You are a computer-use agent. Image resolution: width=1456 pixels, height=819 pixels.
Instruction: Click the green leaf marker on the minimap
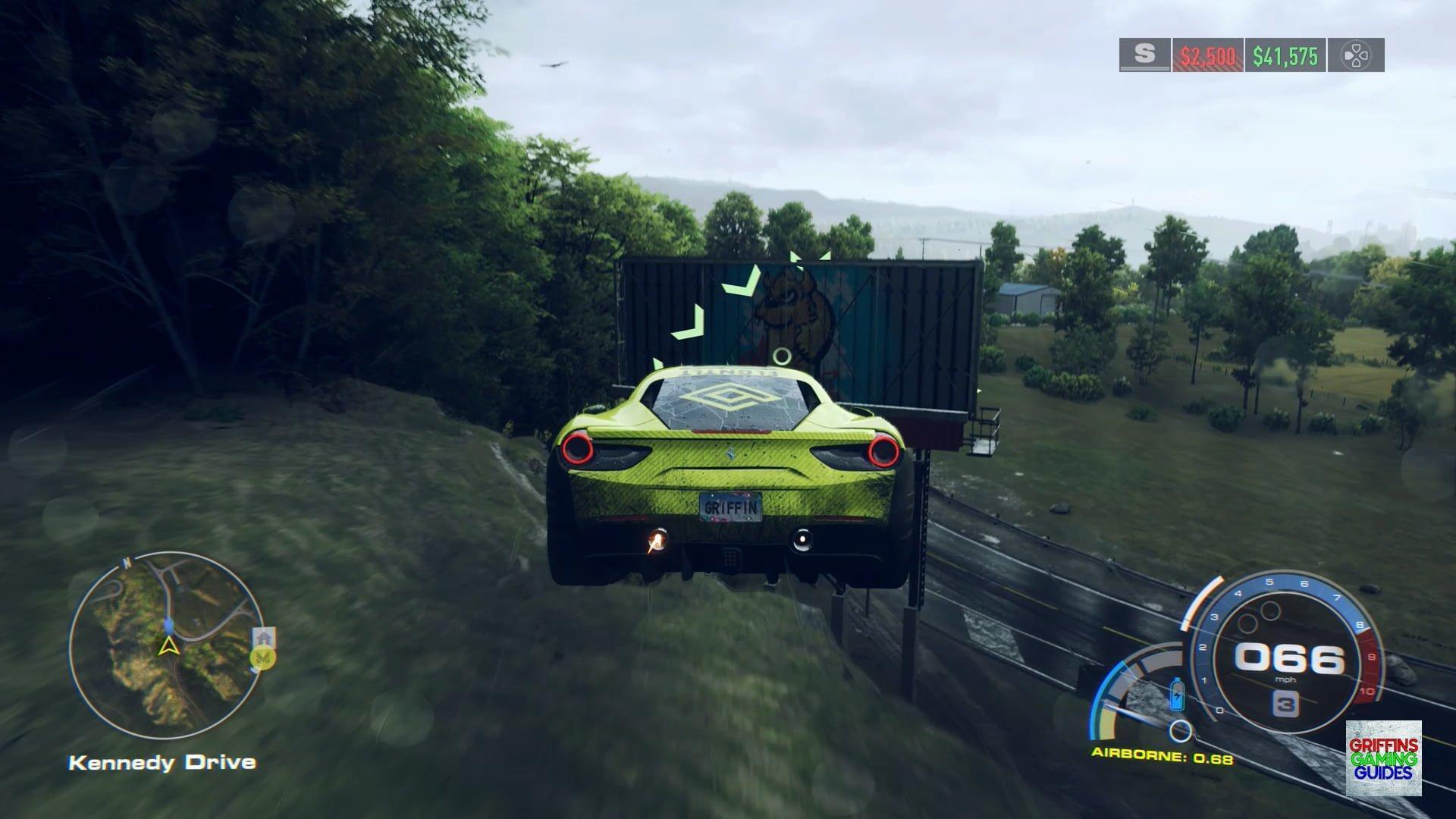[263, 657]
